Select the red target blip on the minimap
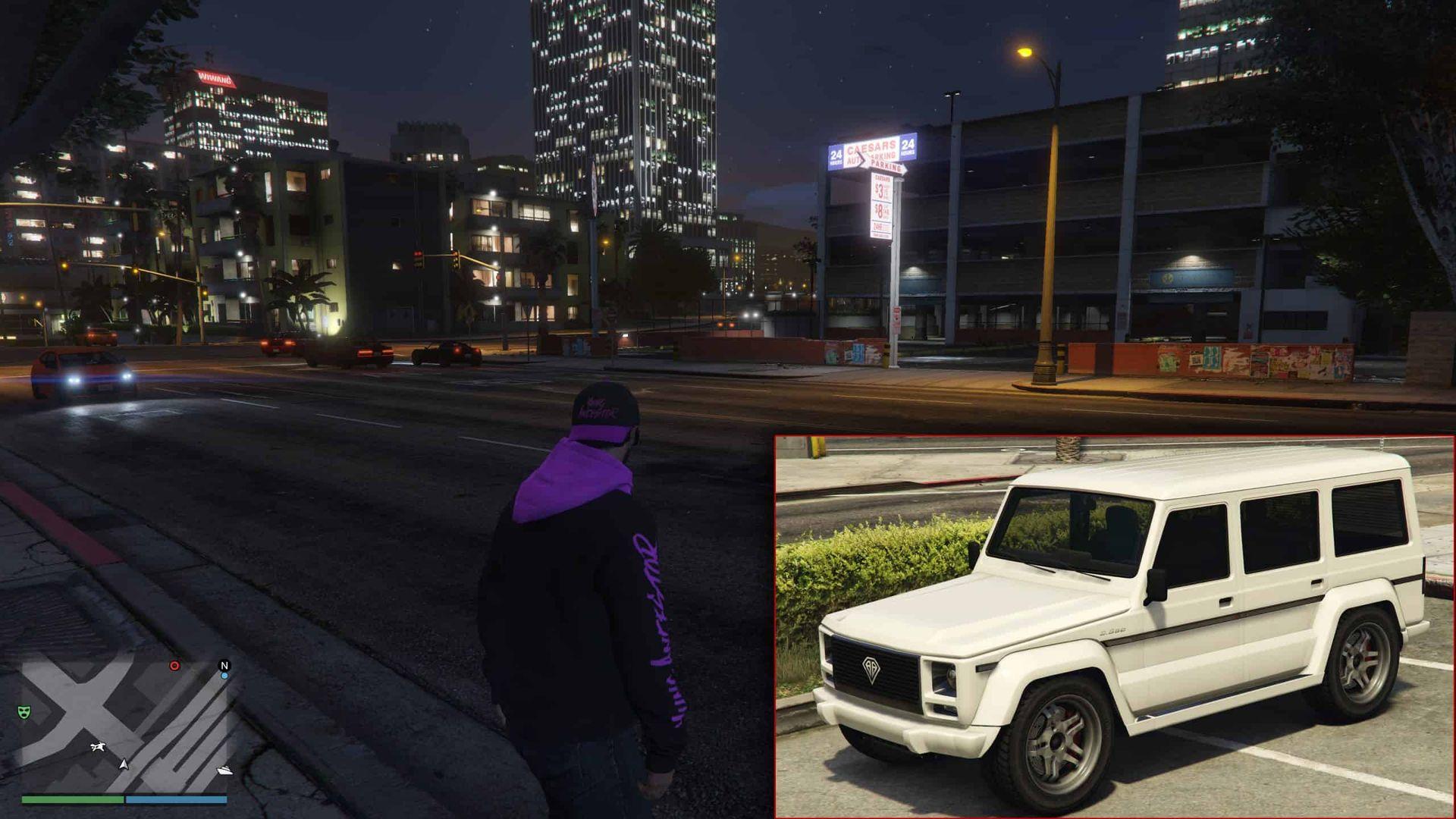This screenshot has height=819, width=1456. tap(174, 666)
